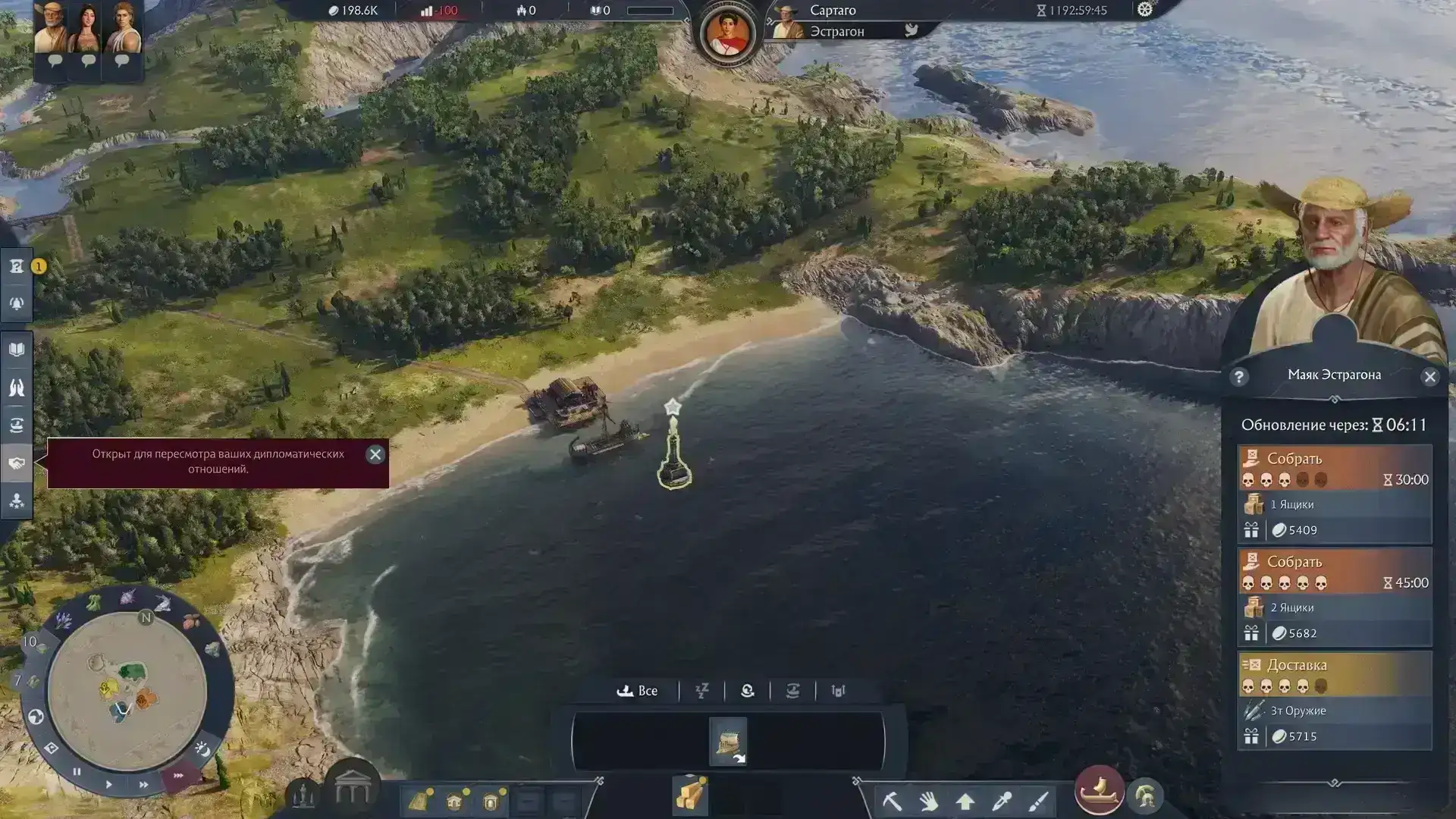Viewport: 1456px width, 819px height.
Task: Activate the pickaxe demolish tool
Action: [892, 800]
